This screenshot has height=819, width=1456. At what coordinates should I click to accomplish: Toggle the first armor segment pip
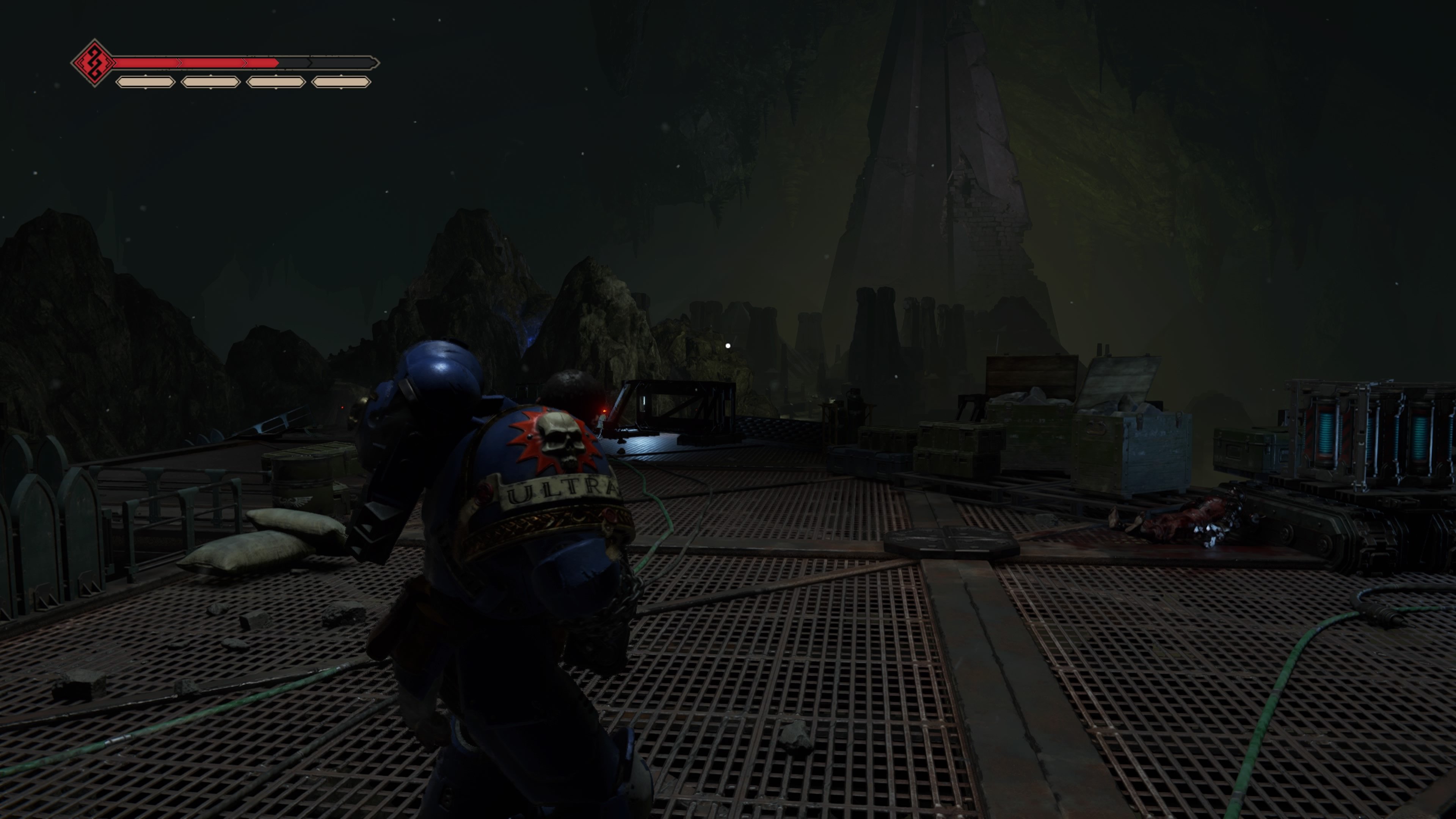(145, 85)
